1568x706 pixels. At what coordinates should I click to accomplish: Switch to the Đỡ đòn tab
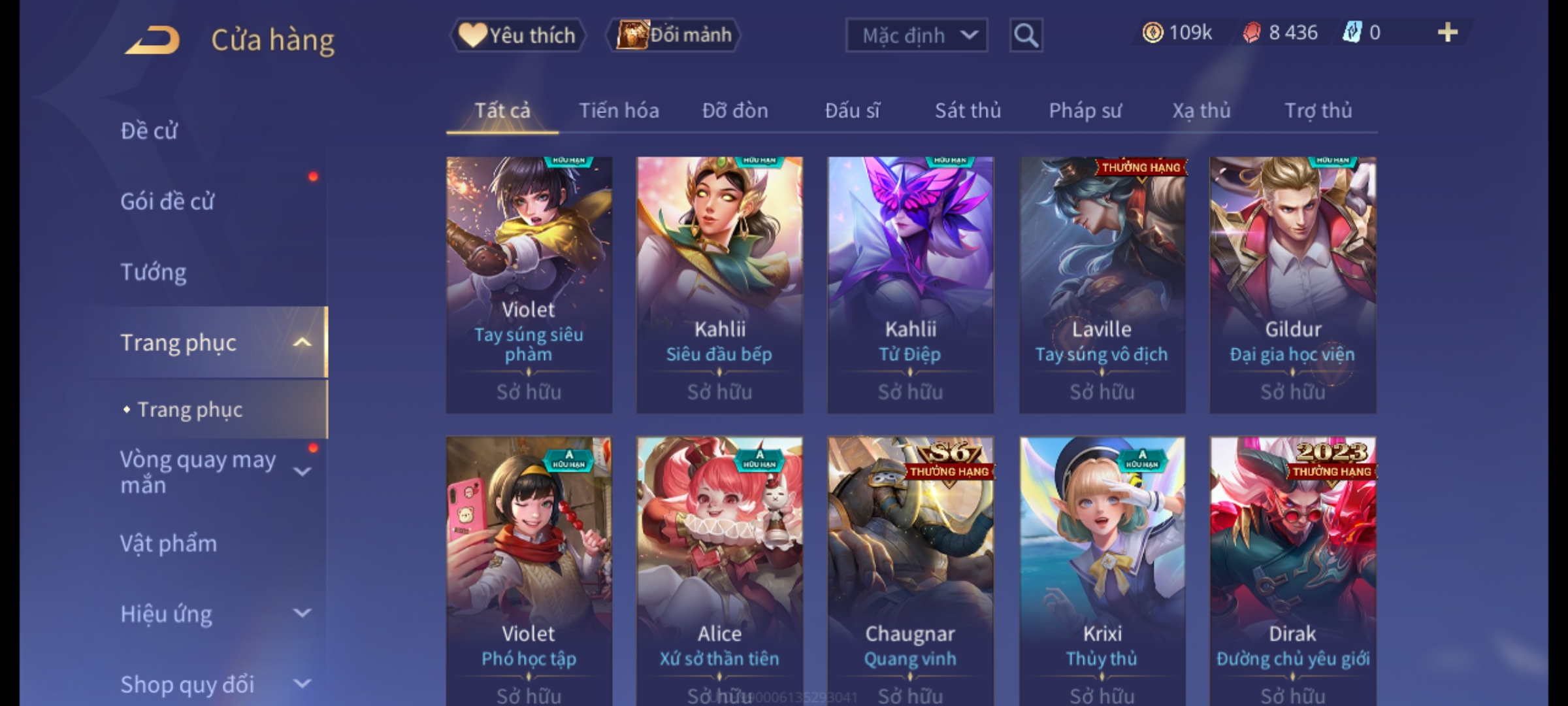click(x=735, y=111)
